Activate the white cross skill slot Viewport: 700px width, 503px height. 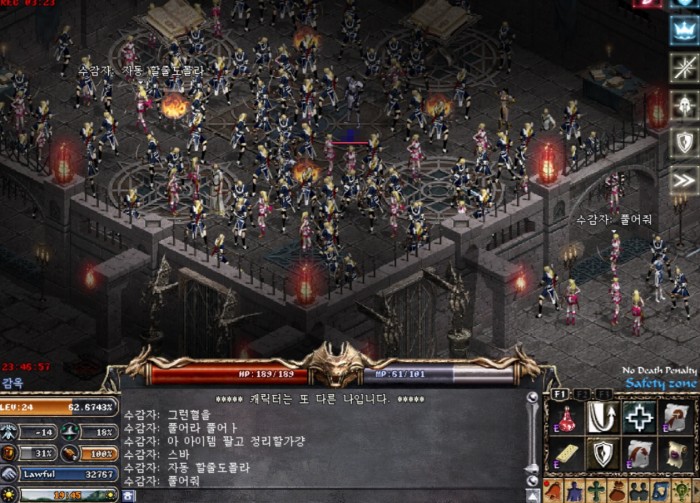[x=639, y=418]
